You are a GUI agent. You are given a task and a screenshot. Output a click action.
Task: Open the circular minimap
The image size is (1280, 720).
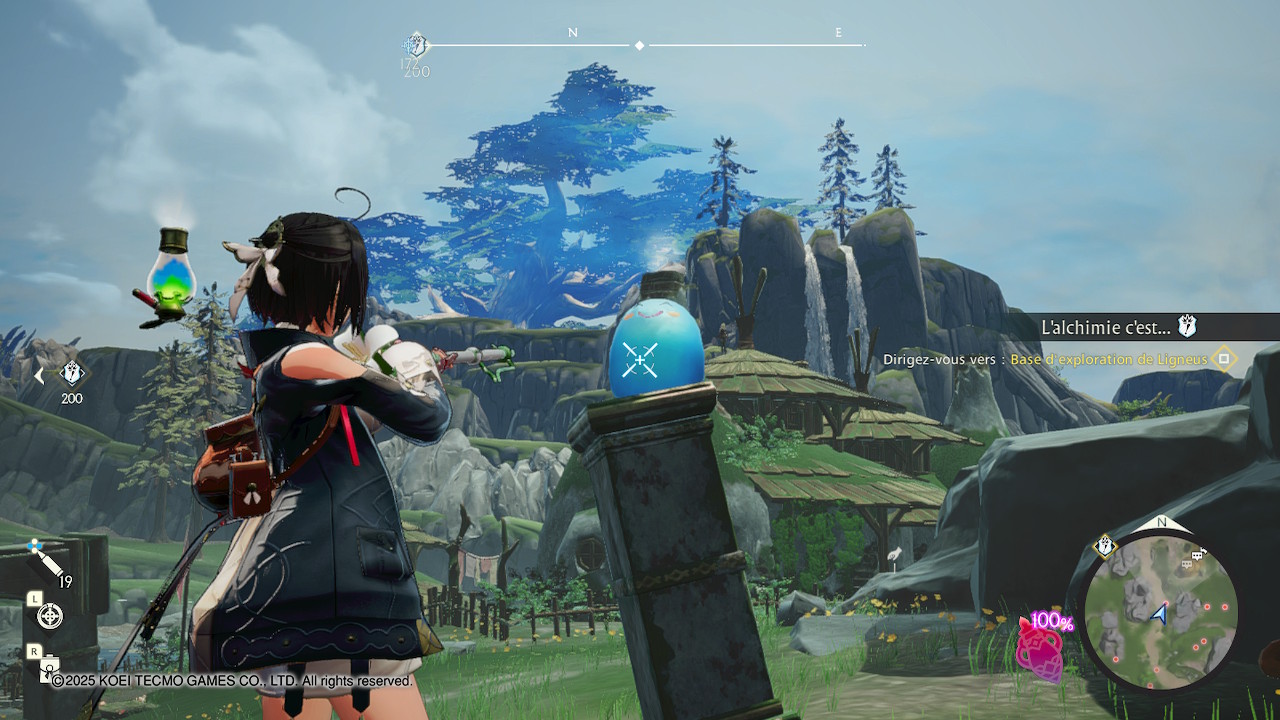coord(1160,611)
